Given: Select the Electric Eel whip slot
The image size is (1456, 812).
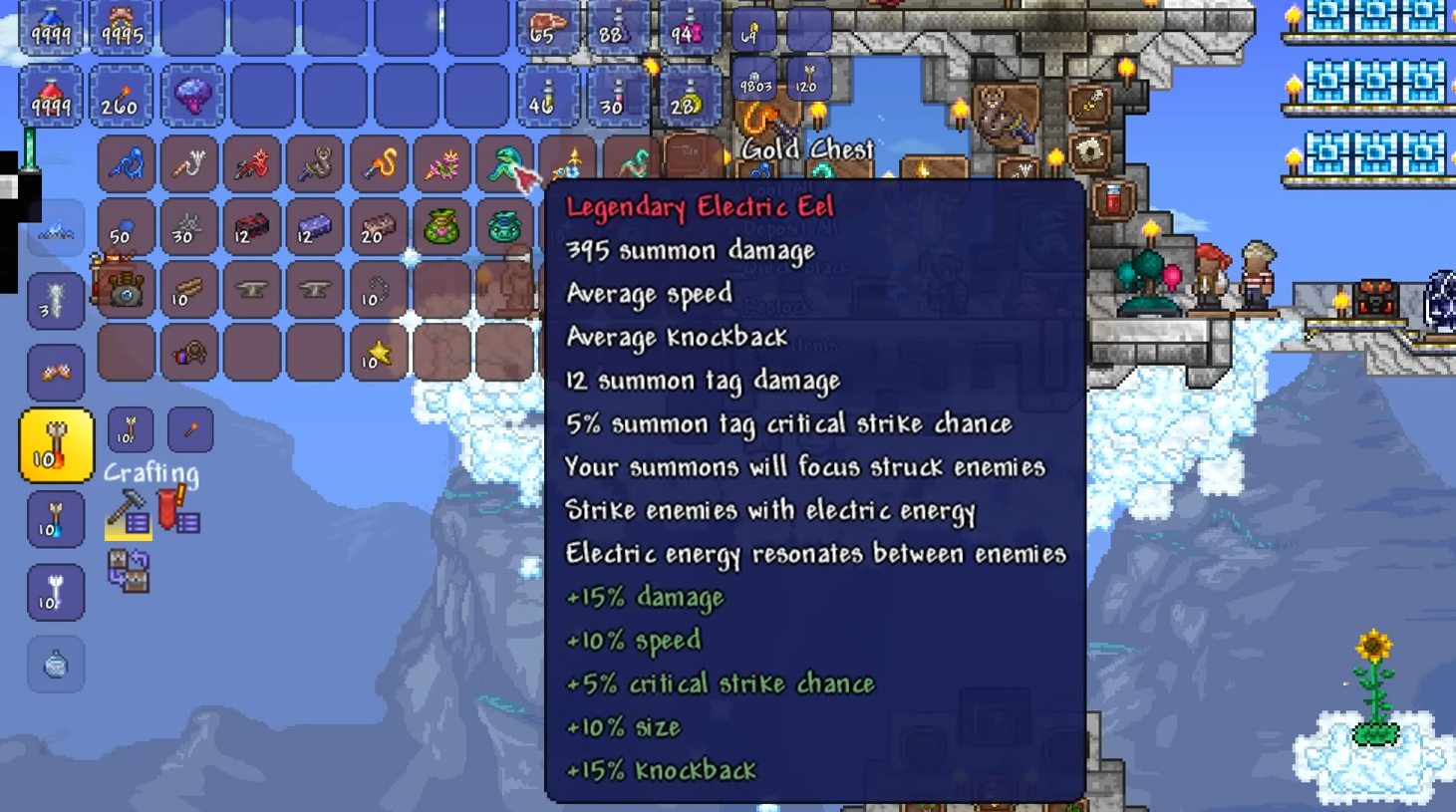Looking at the screenshot, I should pyautogui.click(x=505, y=163).
